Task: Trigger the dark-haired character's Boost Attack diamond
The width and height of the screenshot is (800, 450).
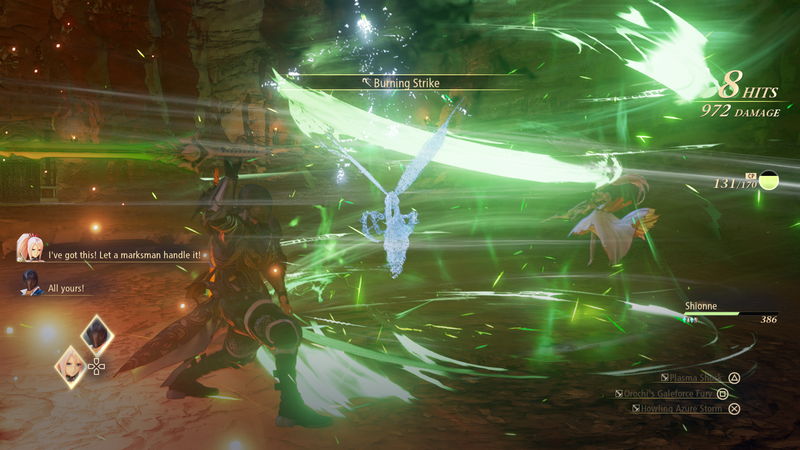Action: [x=97, y=335]
